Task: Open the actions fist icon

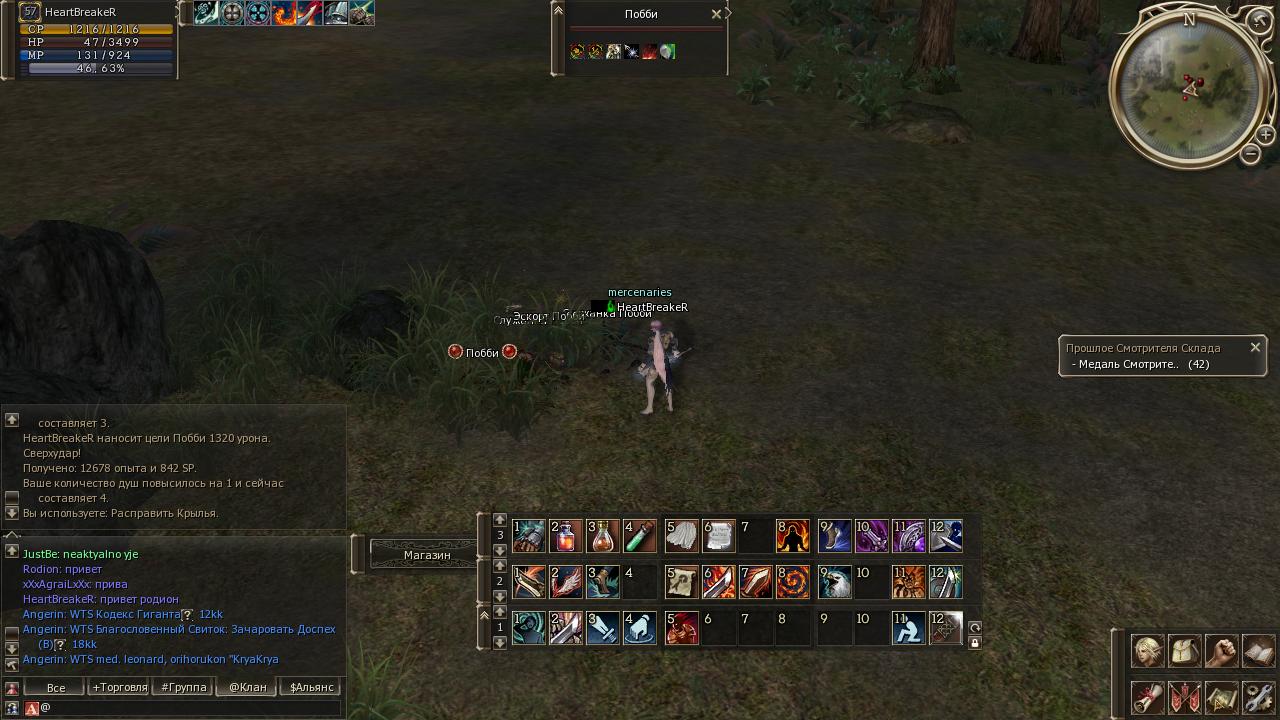Action: pyautogui.click(x=1221, y=651)
